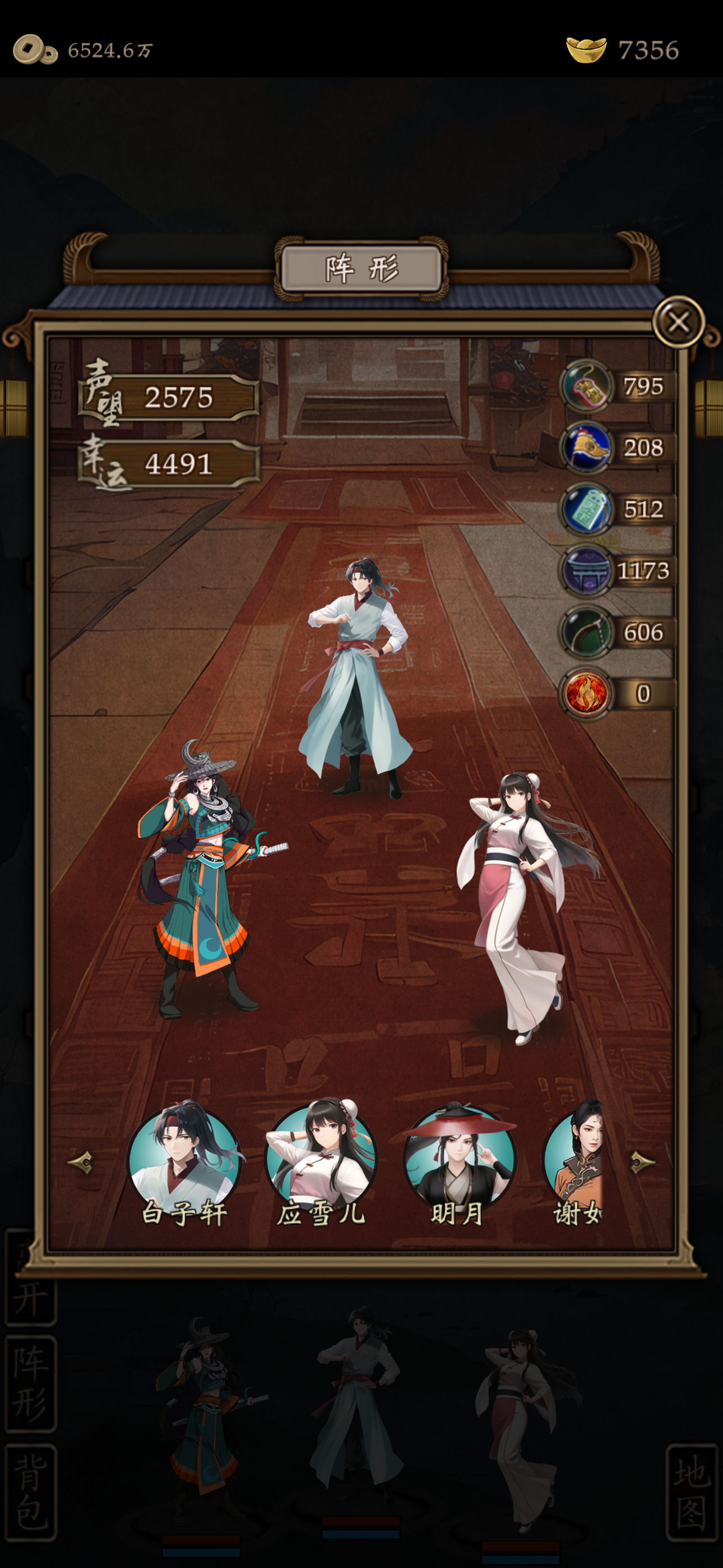Click the jade tablet icon showing 512

coord(586,509)
